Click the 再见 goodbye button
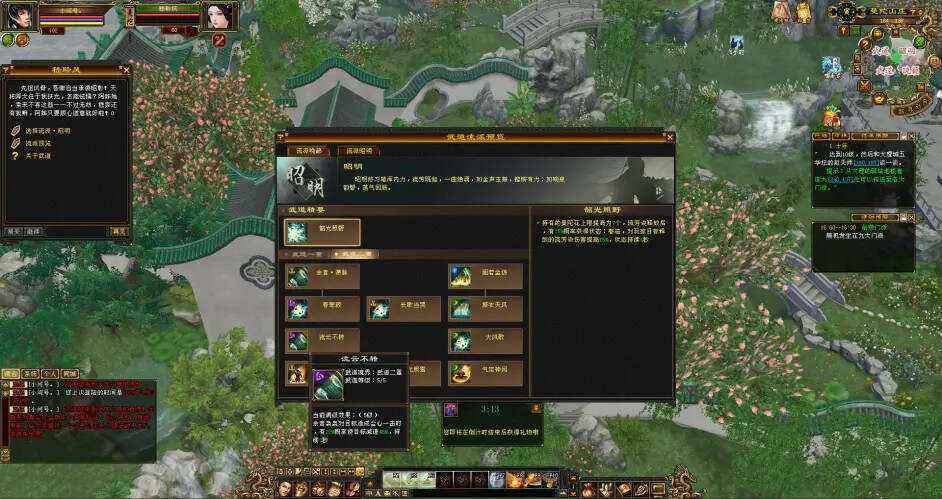 coord(119,231)
